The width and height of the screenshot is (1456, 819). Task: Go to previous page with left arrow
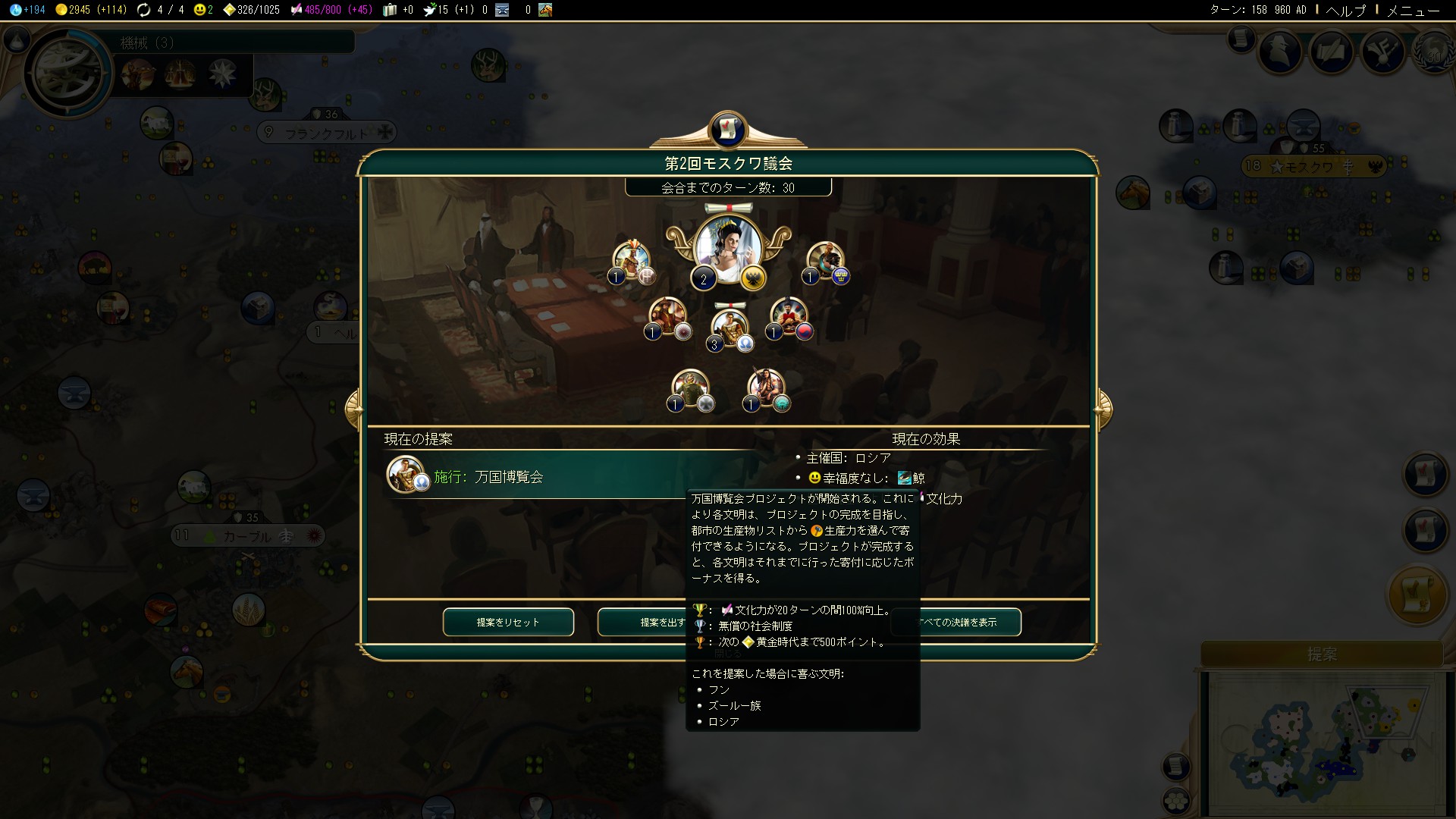point(353,409)
